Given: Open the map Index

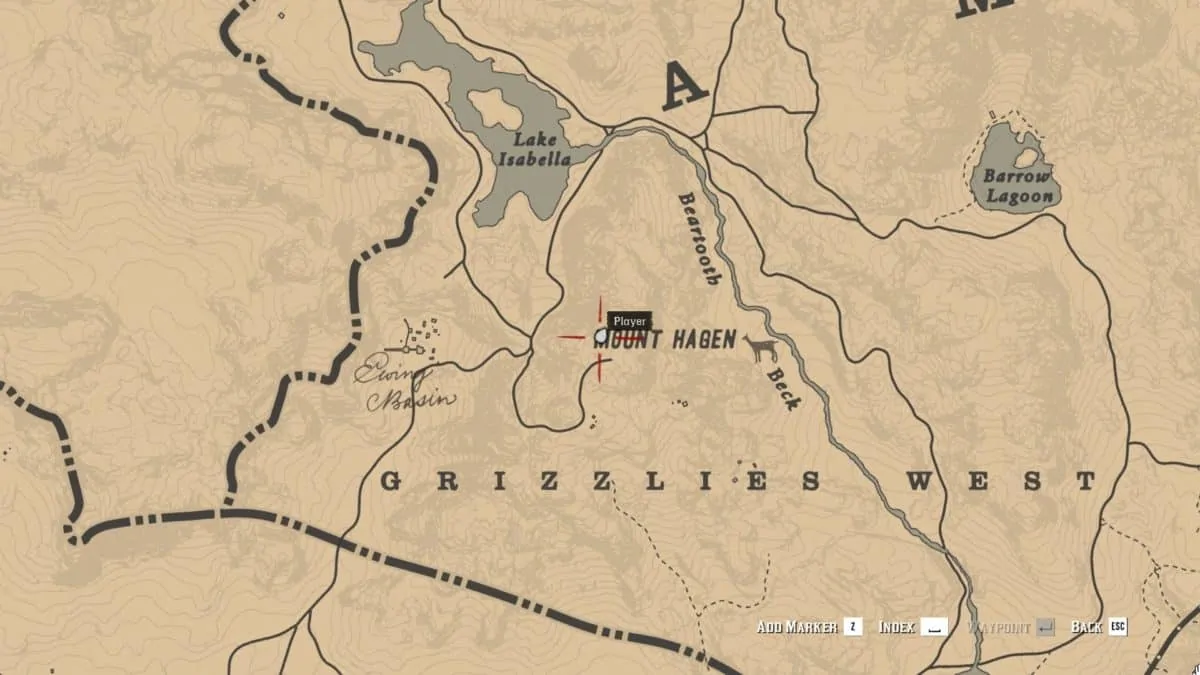Looking at the screenshot, I should (x=912, y=627).
